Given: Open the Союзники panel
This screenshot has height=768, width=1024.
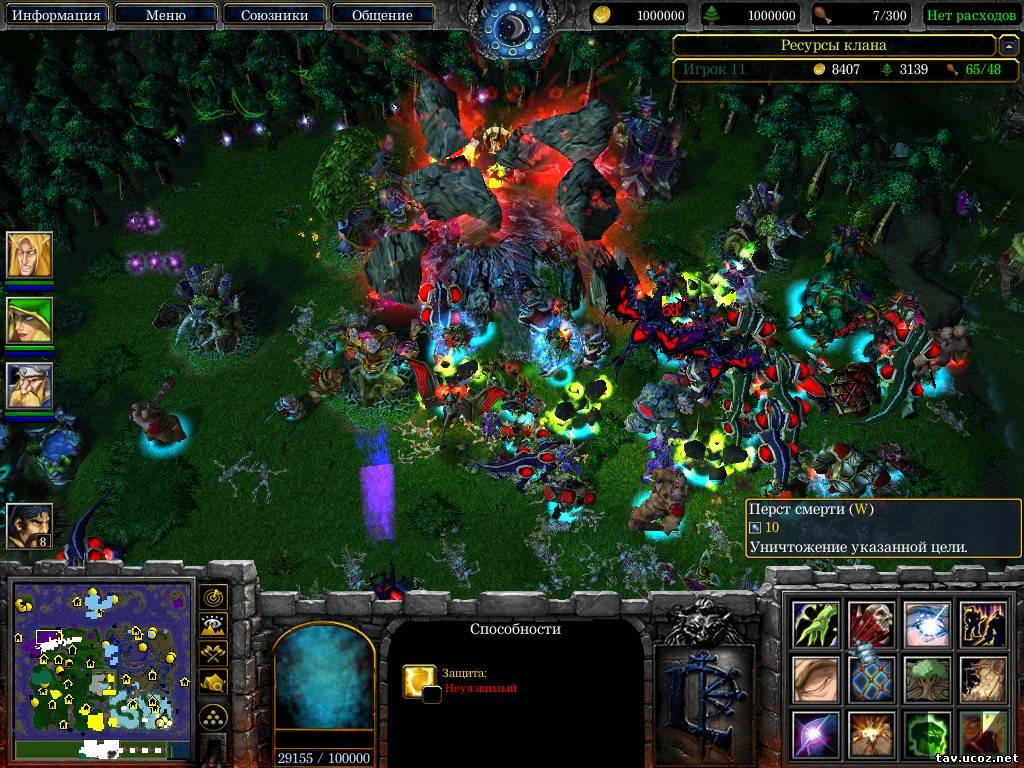Looking at the screenshot, I should [x=273, y=15].
